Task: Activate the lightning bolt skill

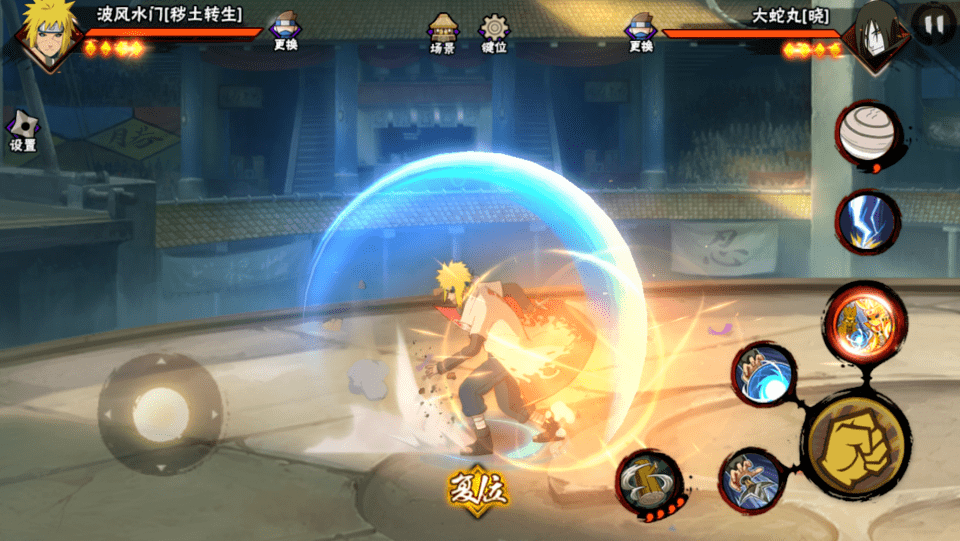Action: [866, 220]
